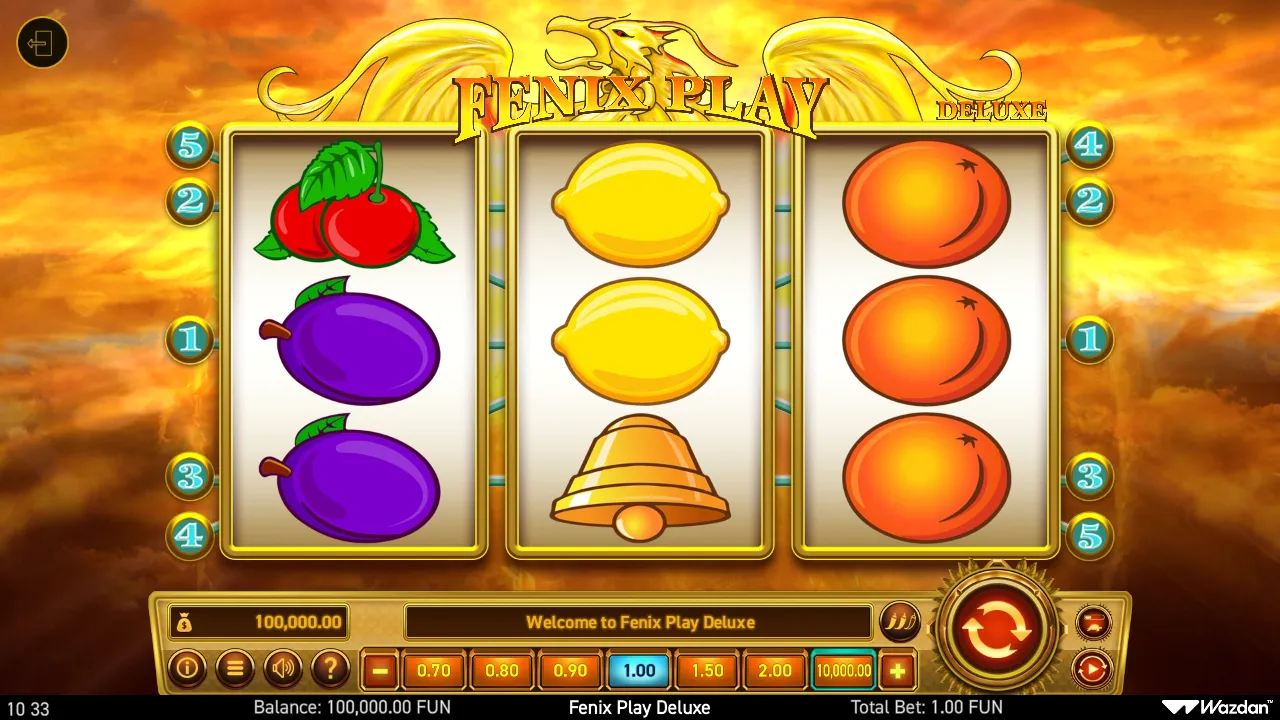Screen dimensions: 1280x720
Task: Start autoplay spins
Action: tap(1092, 668)
